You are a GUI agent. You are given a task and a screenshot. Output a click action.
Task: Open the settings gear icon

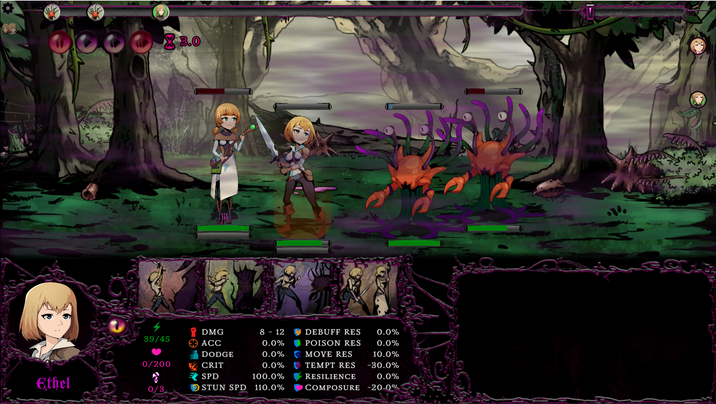11,9
